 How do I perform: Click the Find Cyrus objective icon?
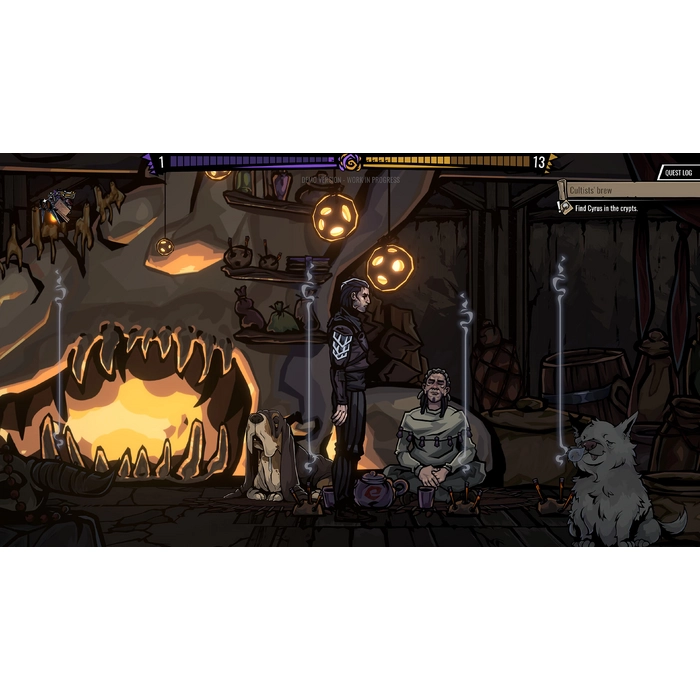(x=566, y=208)
